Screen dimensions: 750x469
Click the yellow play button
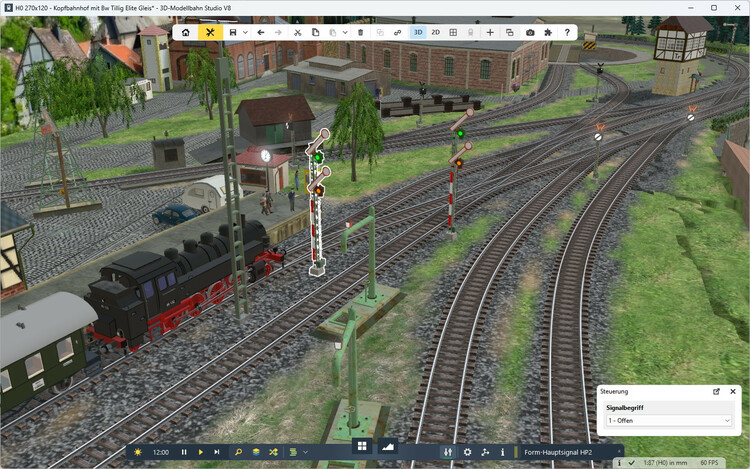pyautogui.click(x=200, y=452)
